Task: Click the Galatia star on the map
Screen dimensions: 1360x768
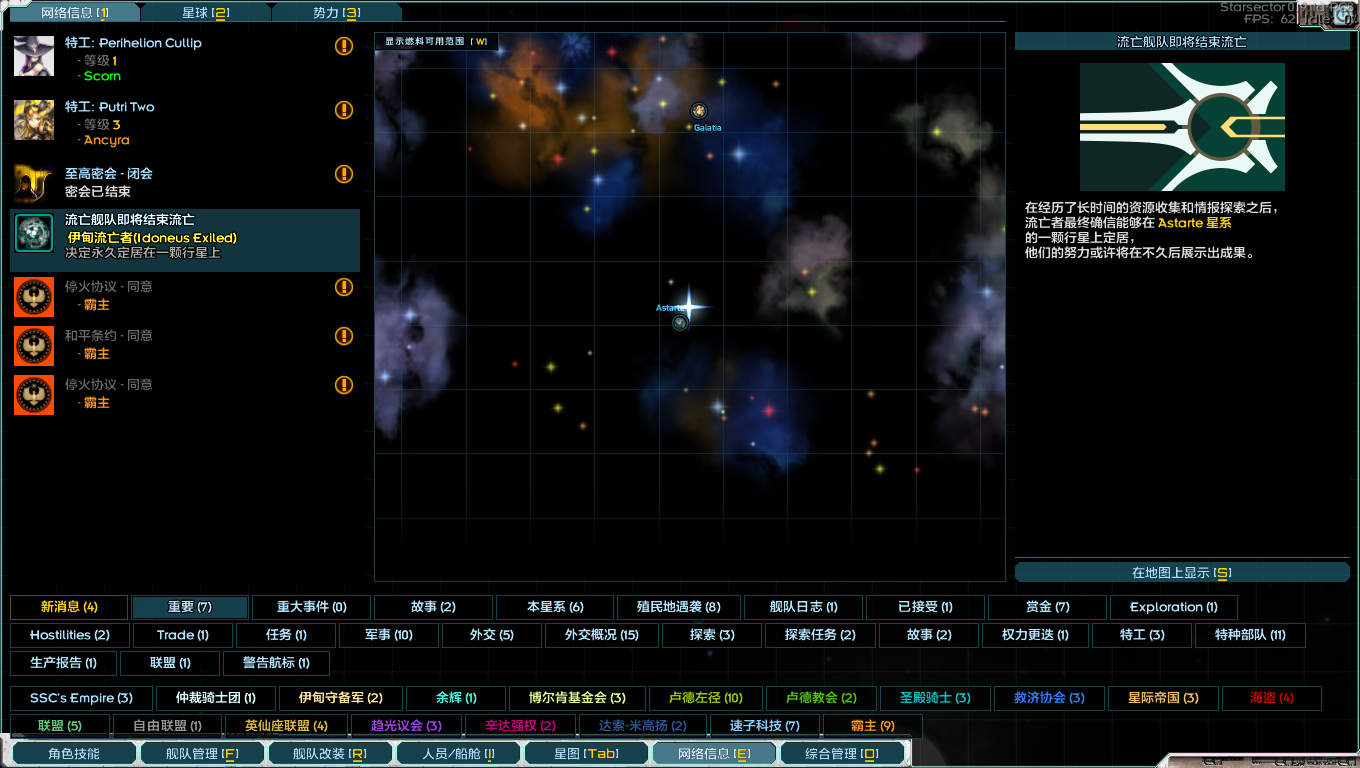Action: pos(701,110)
